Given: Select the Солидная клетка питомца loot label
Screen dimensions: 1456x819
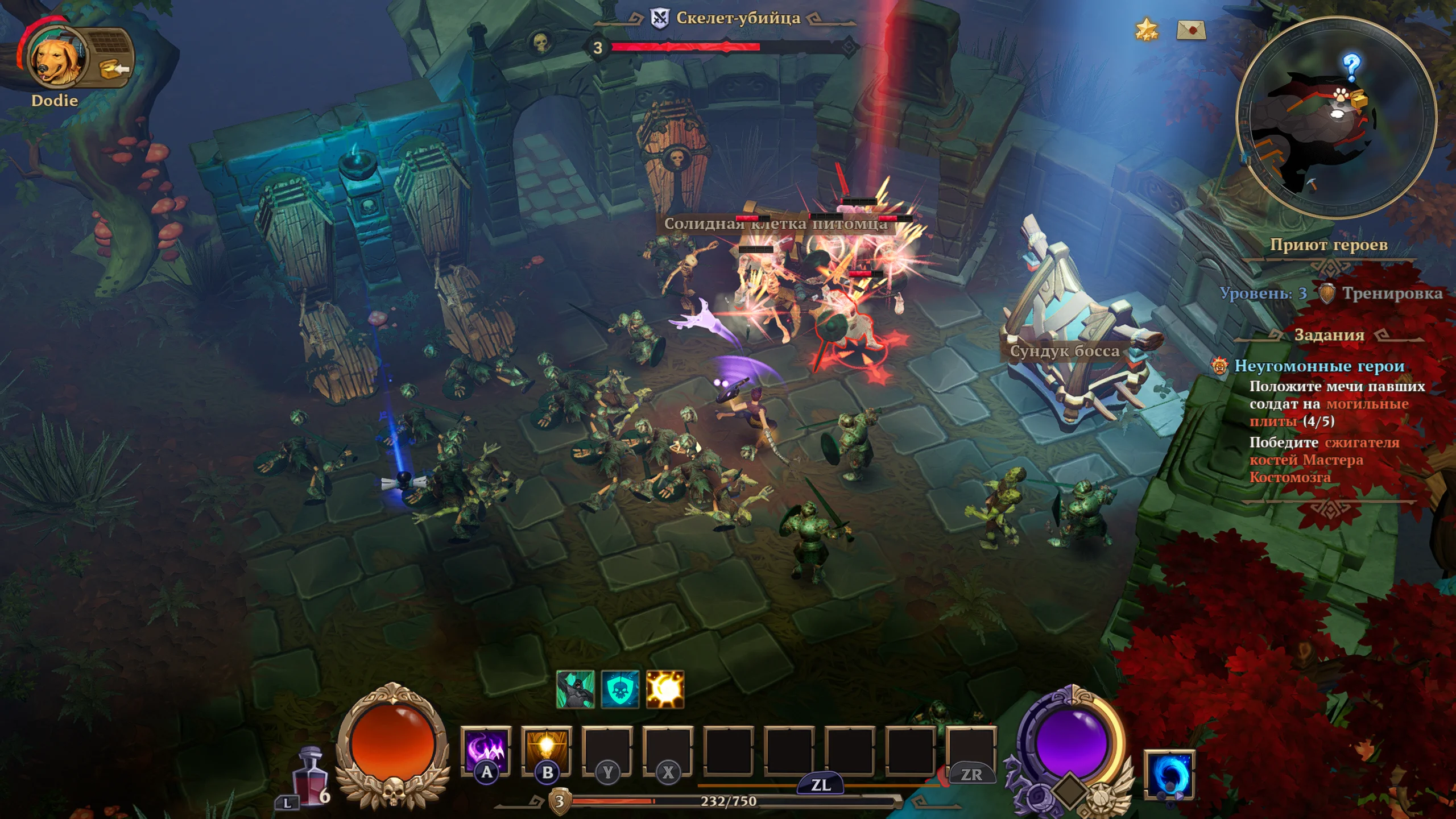Looking at the screenshot, I should click(776, 224).
